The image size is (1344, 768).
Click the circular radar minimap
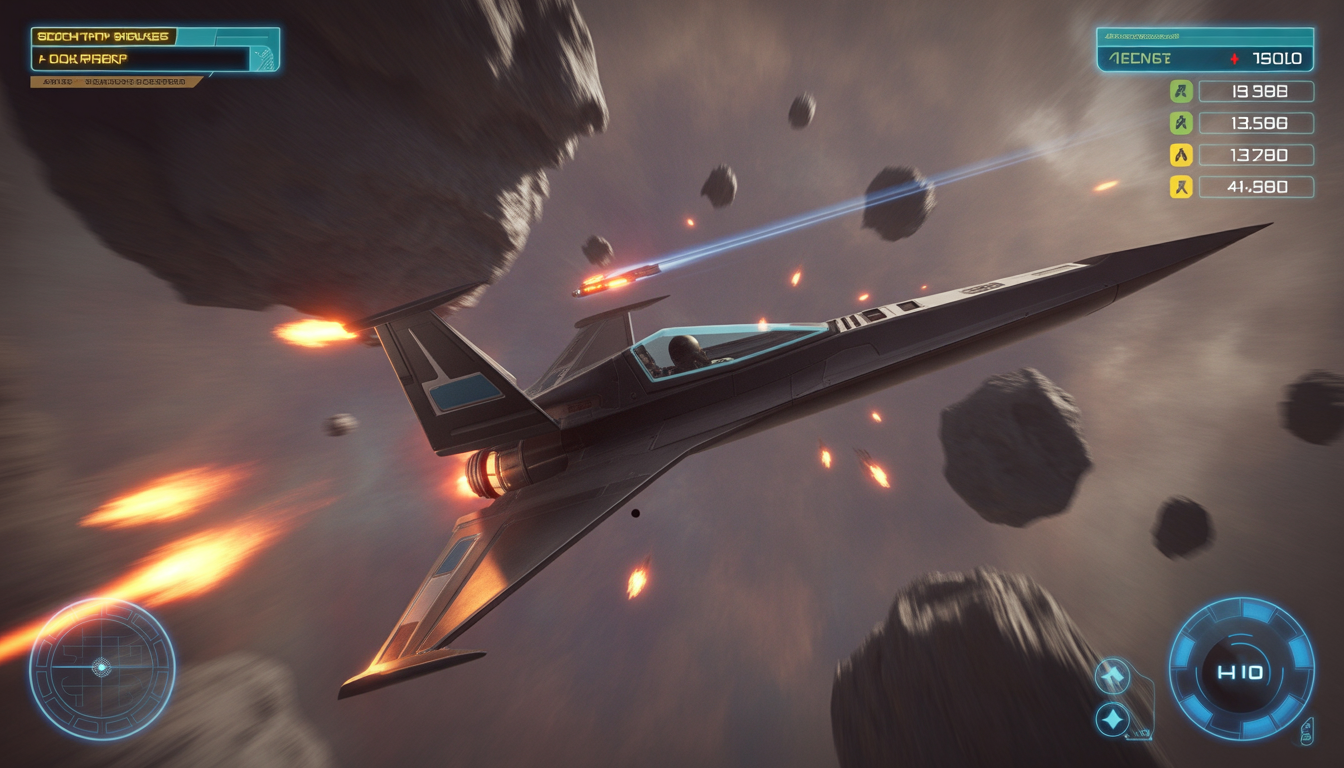point(101,668)
